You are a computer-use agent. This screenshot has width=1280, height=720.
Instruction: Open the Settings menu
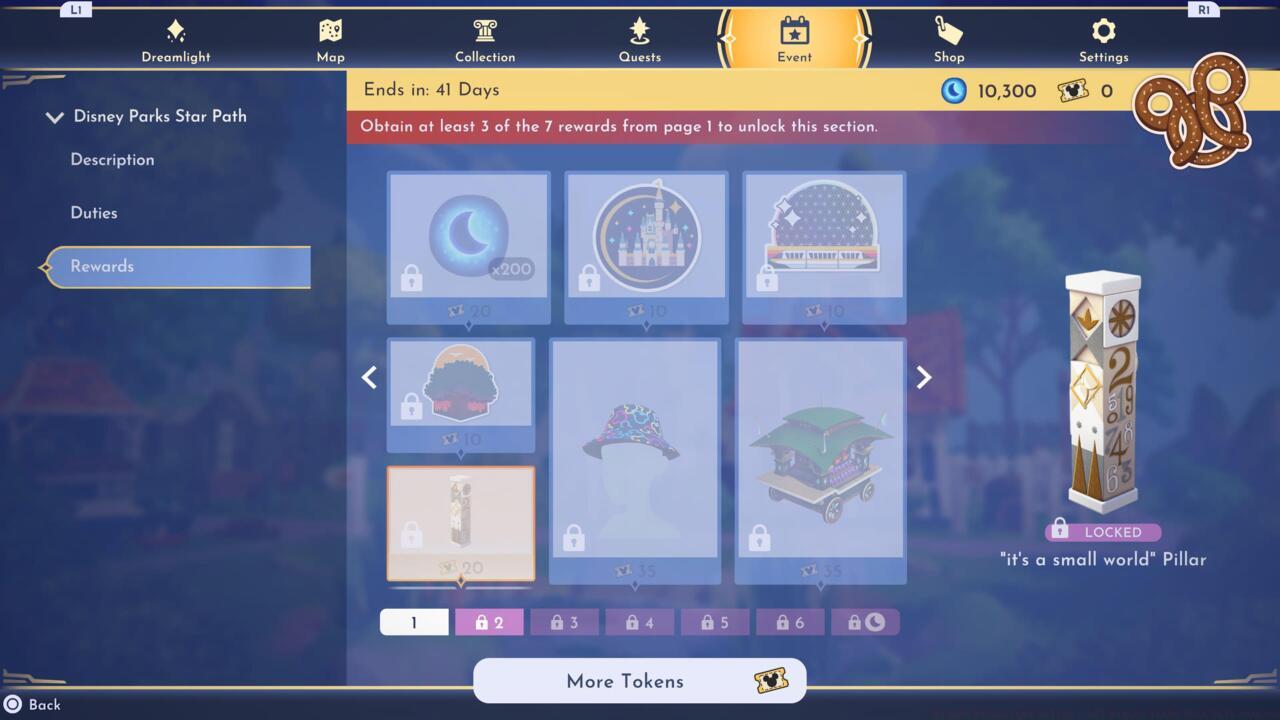(x=1103, y=38)
